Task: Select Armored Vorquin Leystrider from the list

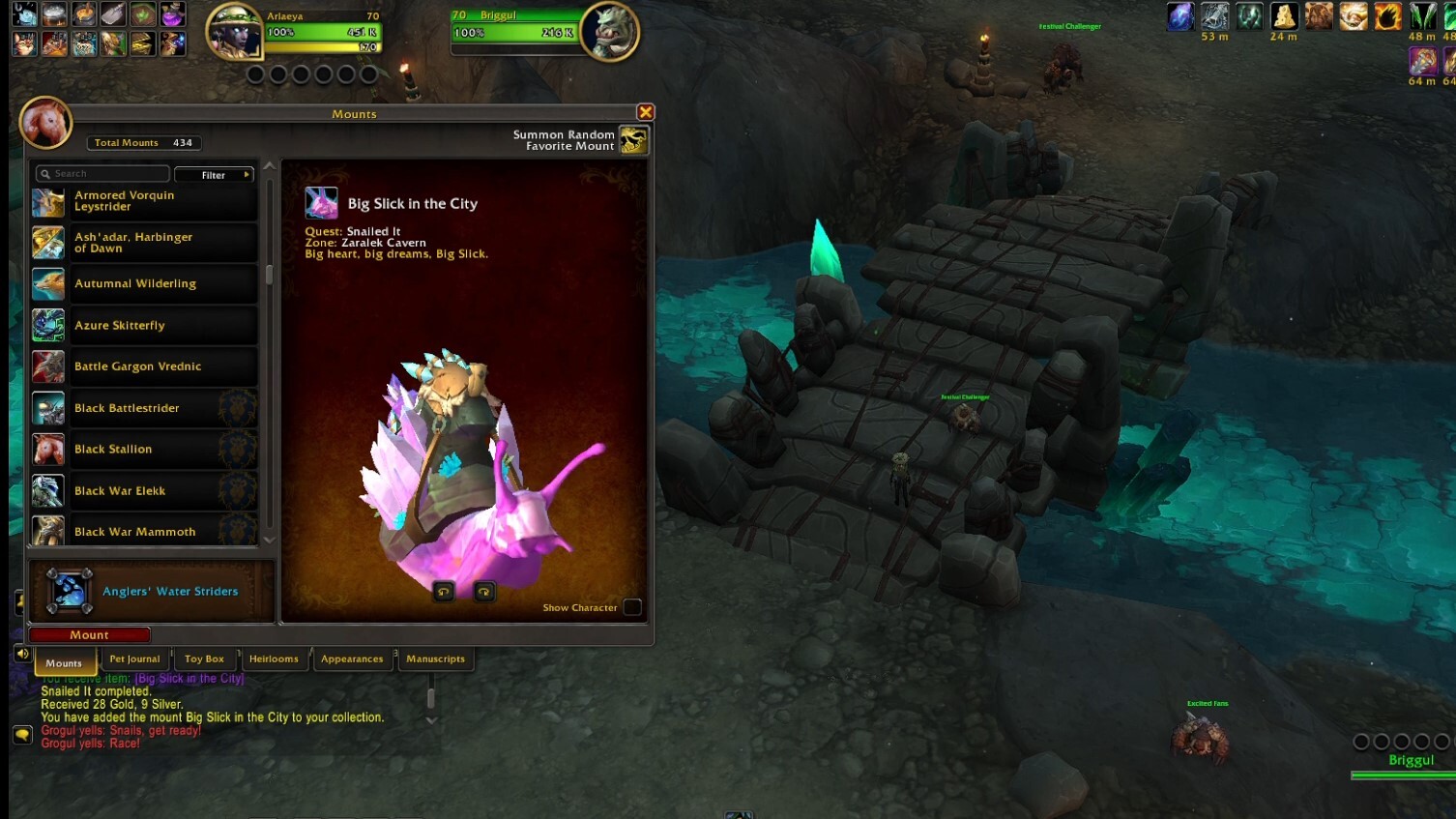Action: pyautogui.click(x=145, y=201)
